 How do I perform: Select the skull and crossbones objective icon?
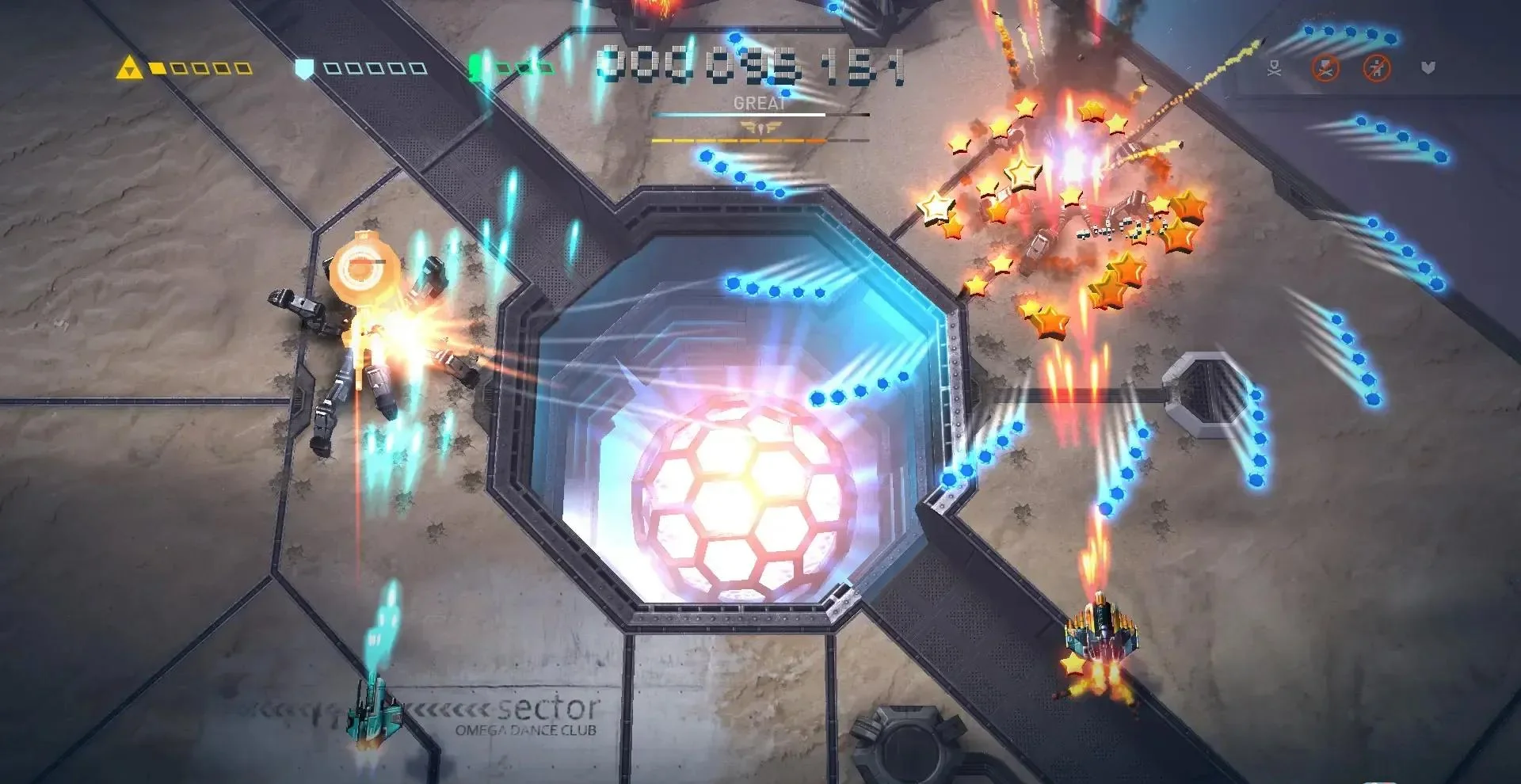(1274, 68)
